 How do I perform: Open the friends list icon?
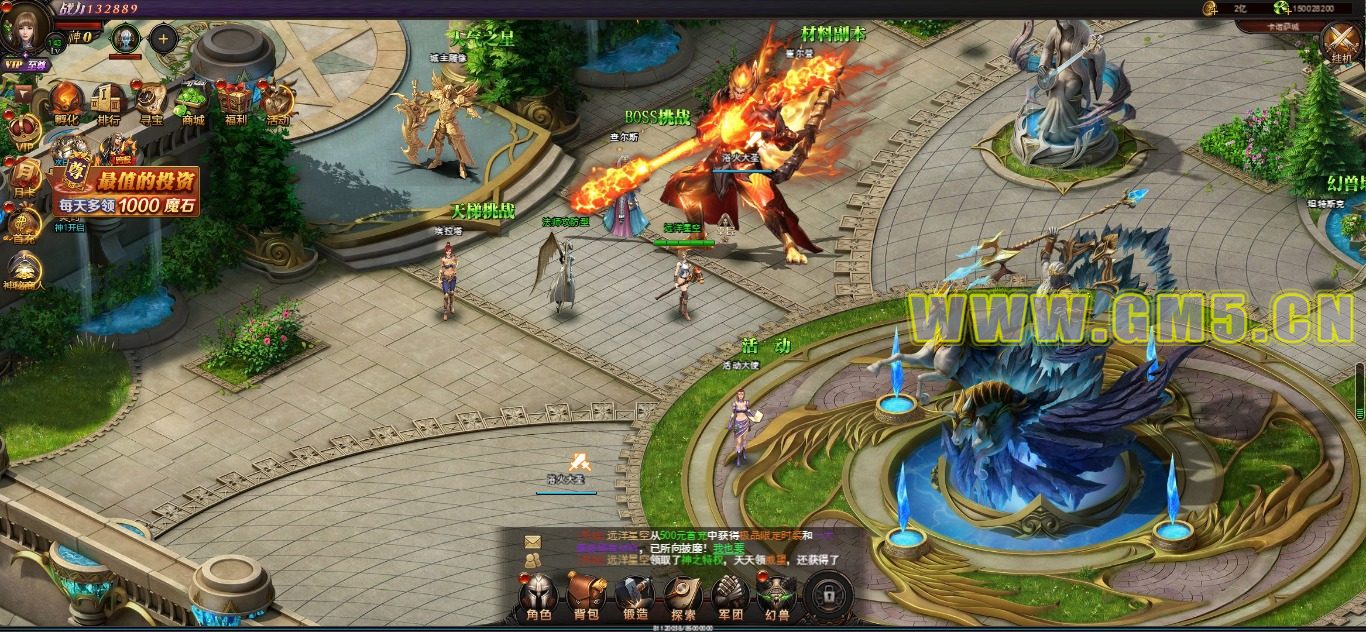[532, 560]
